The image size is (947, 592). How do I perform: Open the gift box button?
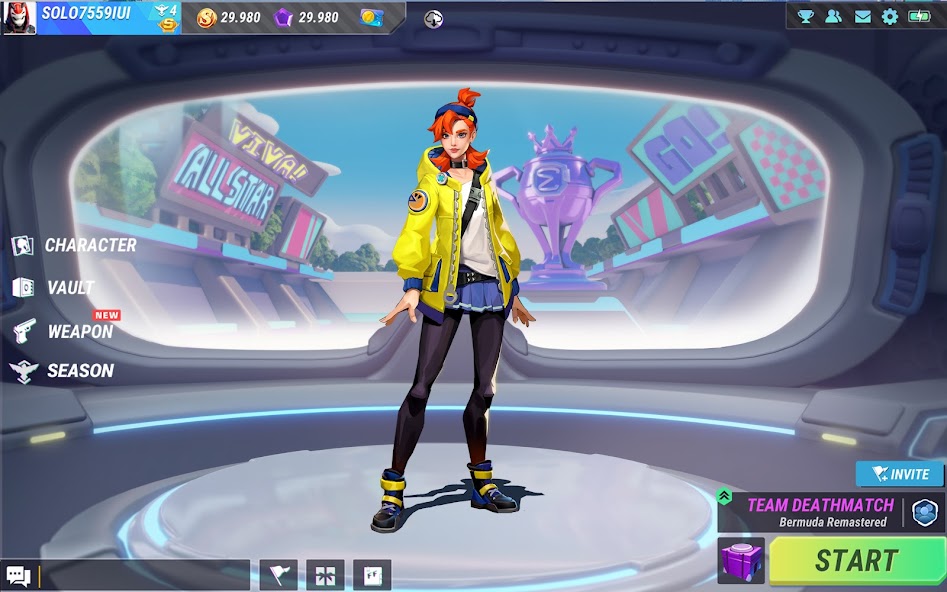pos(325,575)
